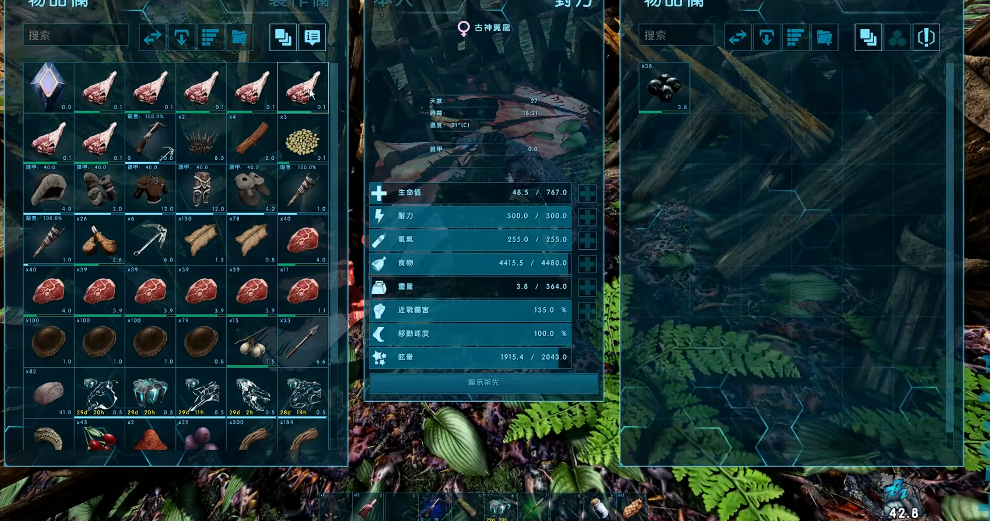Sort the creature inventory items
Screen dimensions: 990x521
[x=795, y=38]
